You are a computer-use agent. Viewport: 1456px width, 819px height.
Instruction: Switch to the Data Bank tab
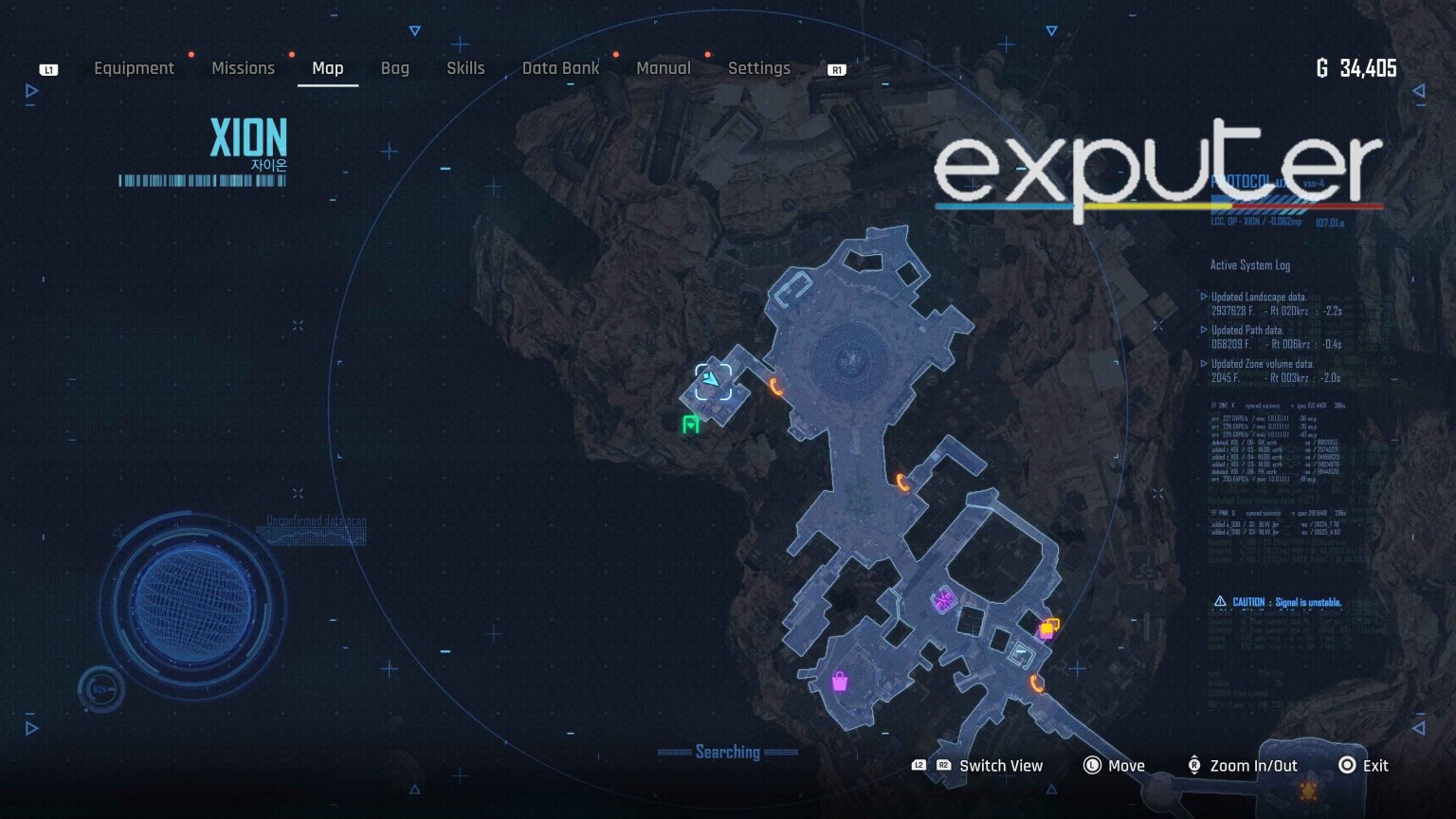560,67
